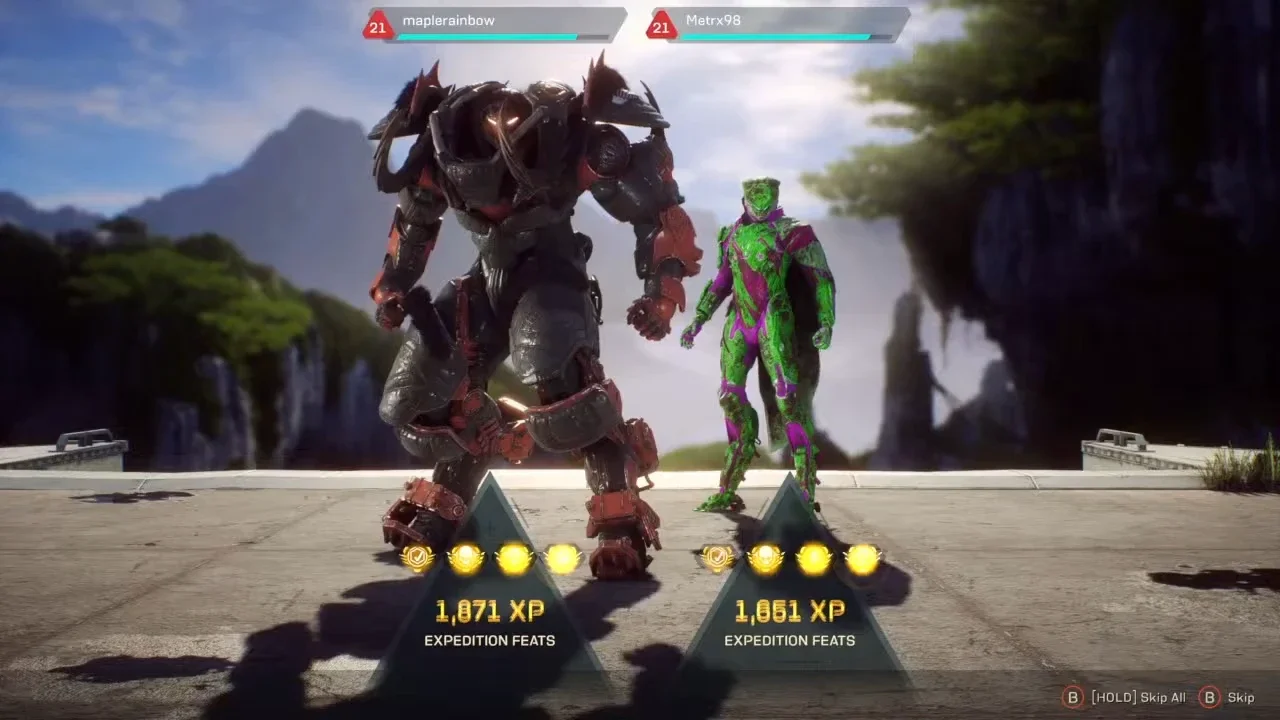Inspect maplerainbow's skull feat medal

(466, 558)
